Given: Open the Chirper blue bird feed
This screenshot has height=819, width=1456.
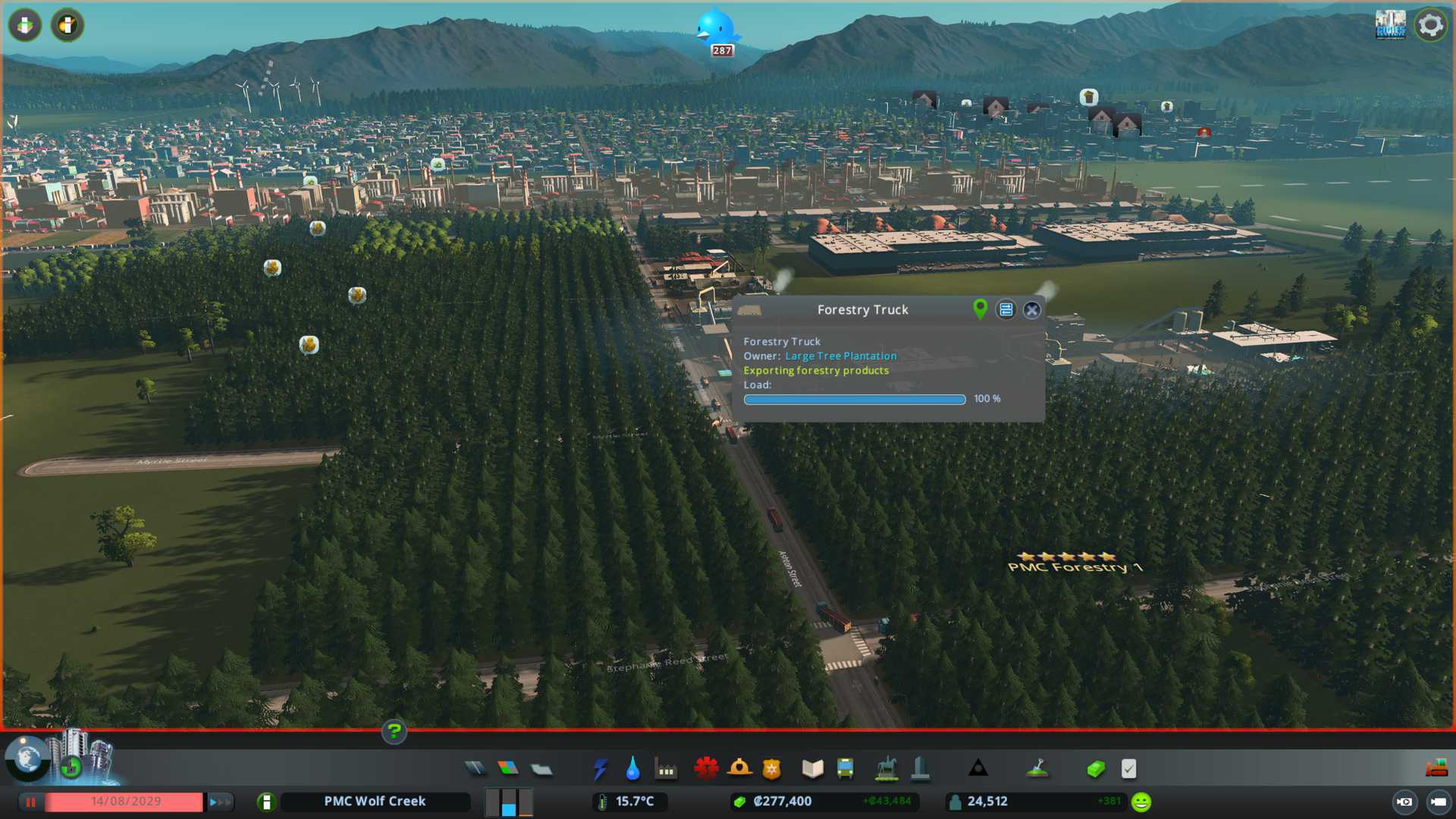Looking at the screenshot, I should pos(716,29).
